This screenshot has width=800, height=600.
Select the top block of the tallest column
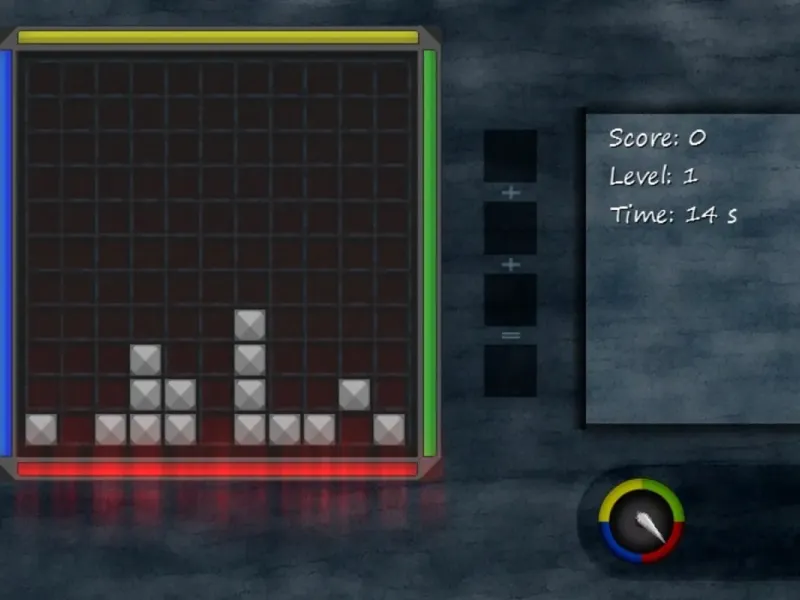click(x=250, y=324)
